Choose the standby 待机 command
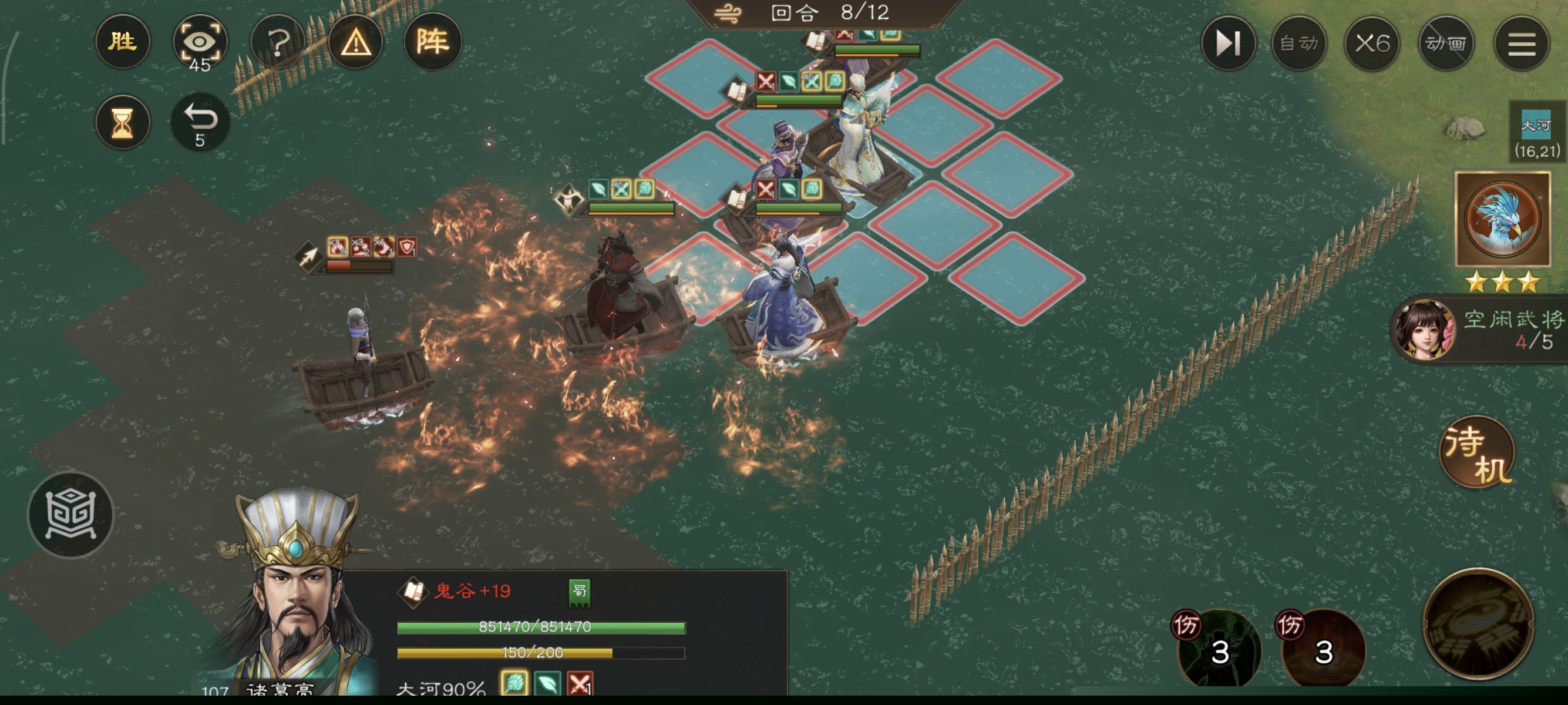This screenshot has width=1568, height=705. click(1478, 454)
